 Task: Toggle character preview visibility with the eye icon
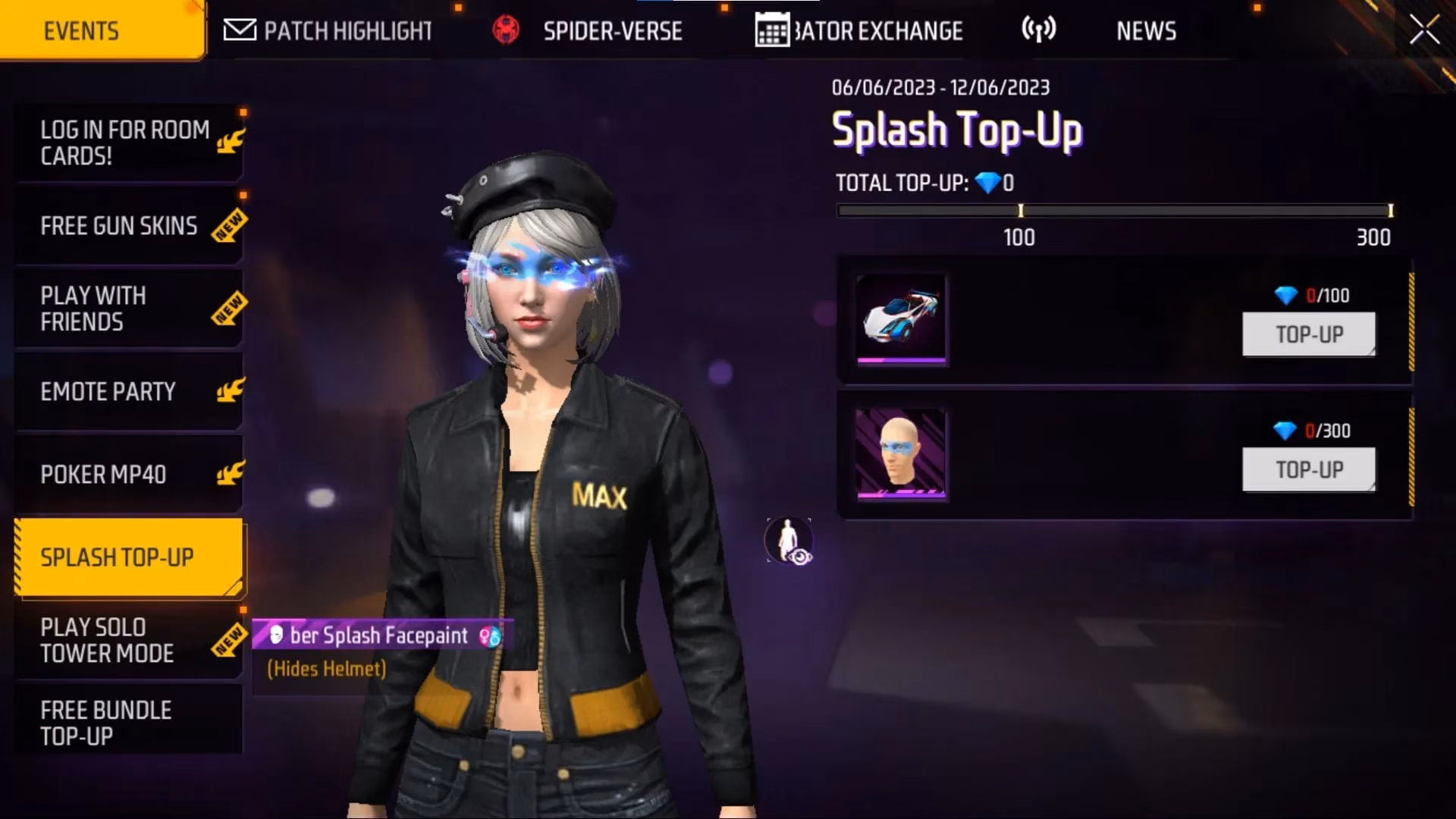pos(789,541)
